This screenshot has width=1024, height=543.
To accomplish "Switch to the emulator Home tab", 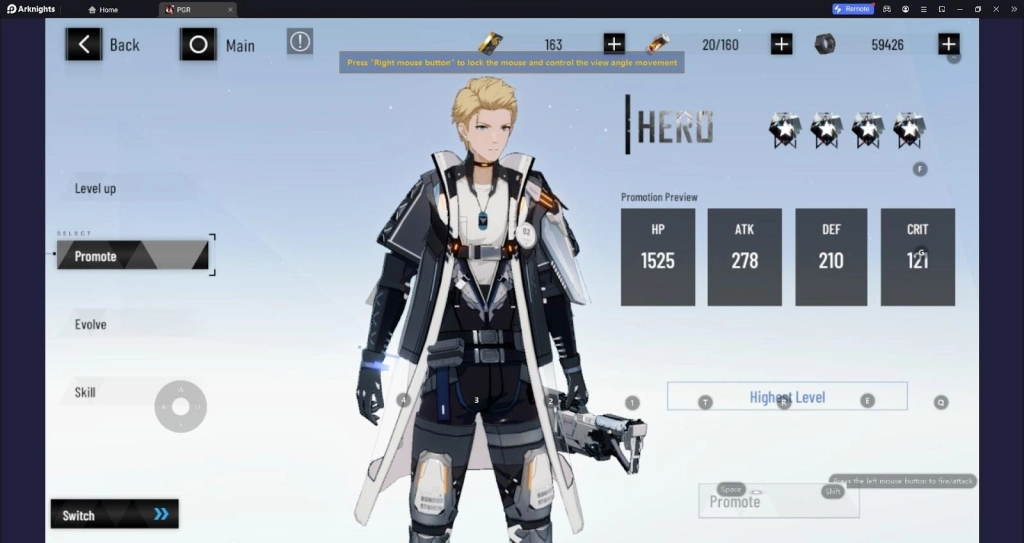I will click(x=103, y=9).
